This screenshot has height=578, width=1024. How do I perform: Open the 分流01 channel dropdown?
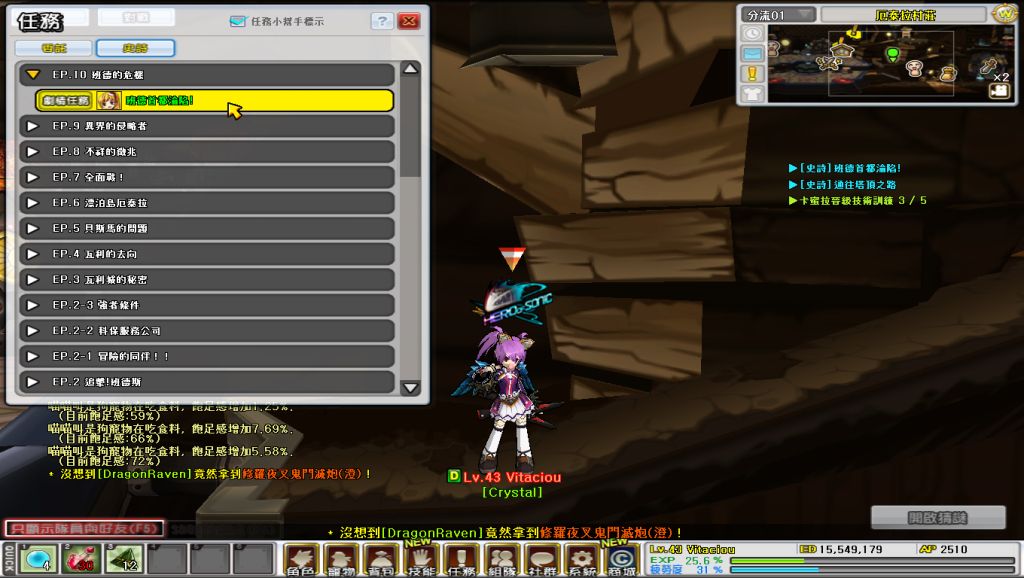[x=778, y=15]
